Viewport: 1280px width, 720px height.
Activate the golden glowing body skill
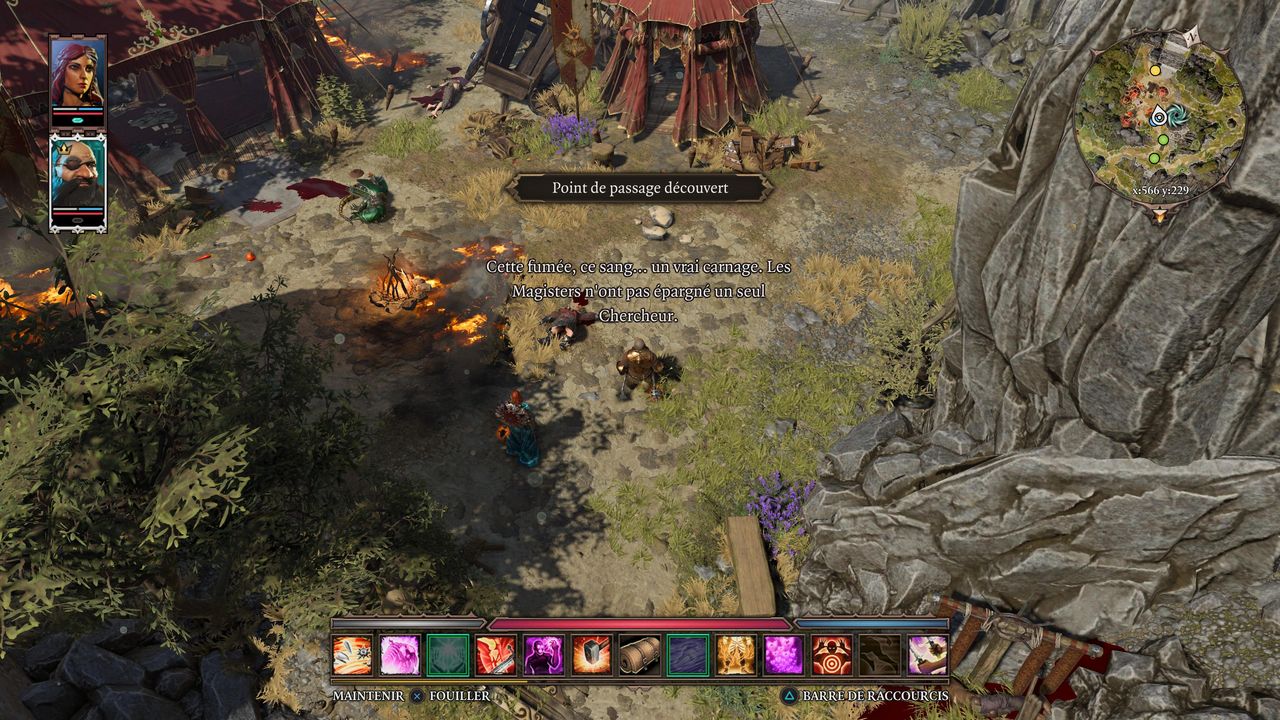click(736, 655)
